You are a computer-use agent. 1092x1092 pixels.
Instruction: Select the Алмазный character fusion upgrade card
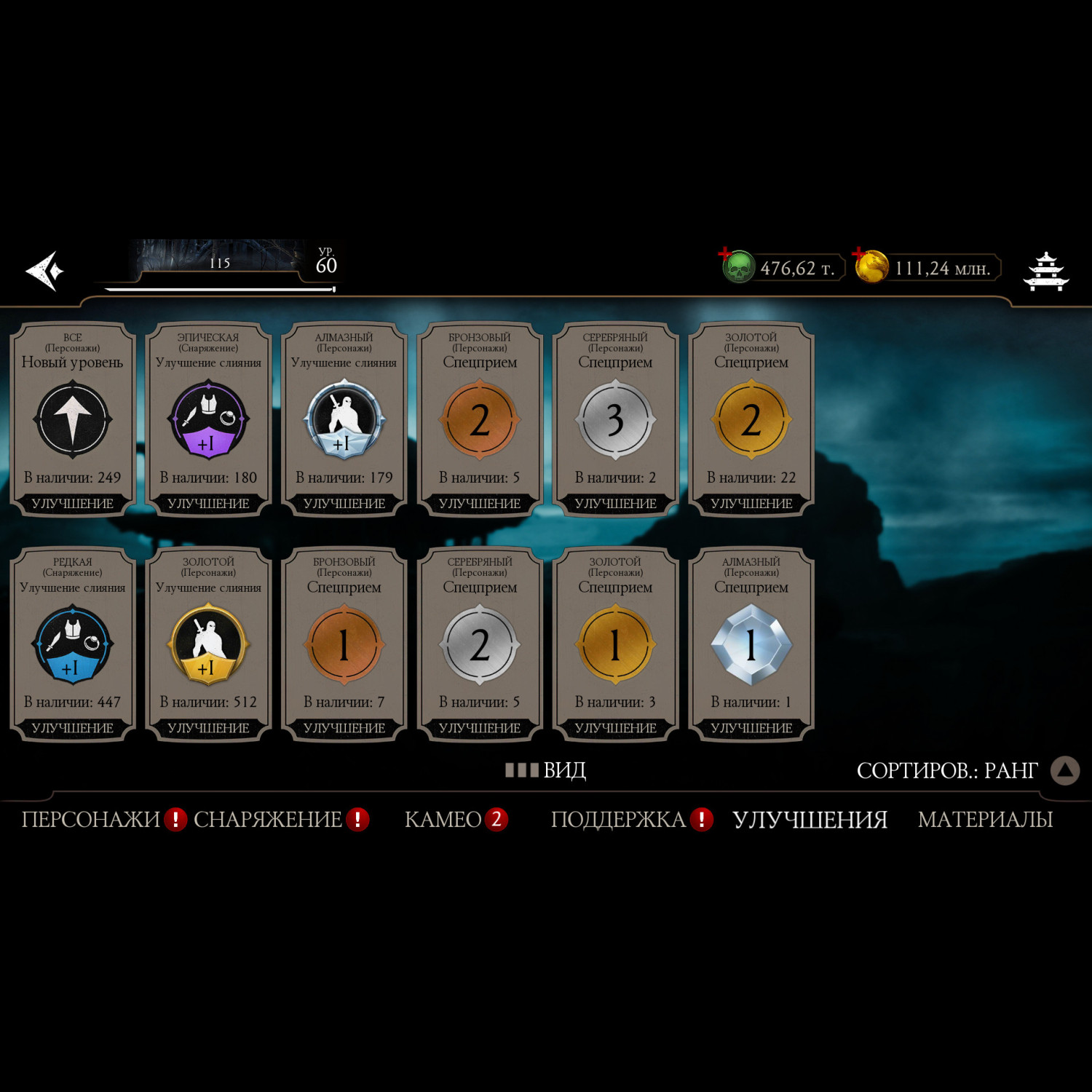(x=344, y=419)
